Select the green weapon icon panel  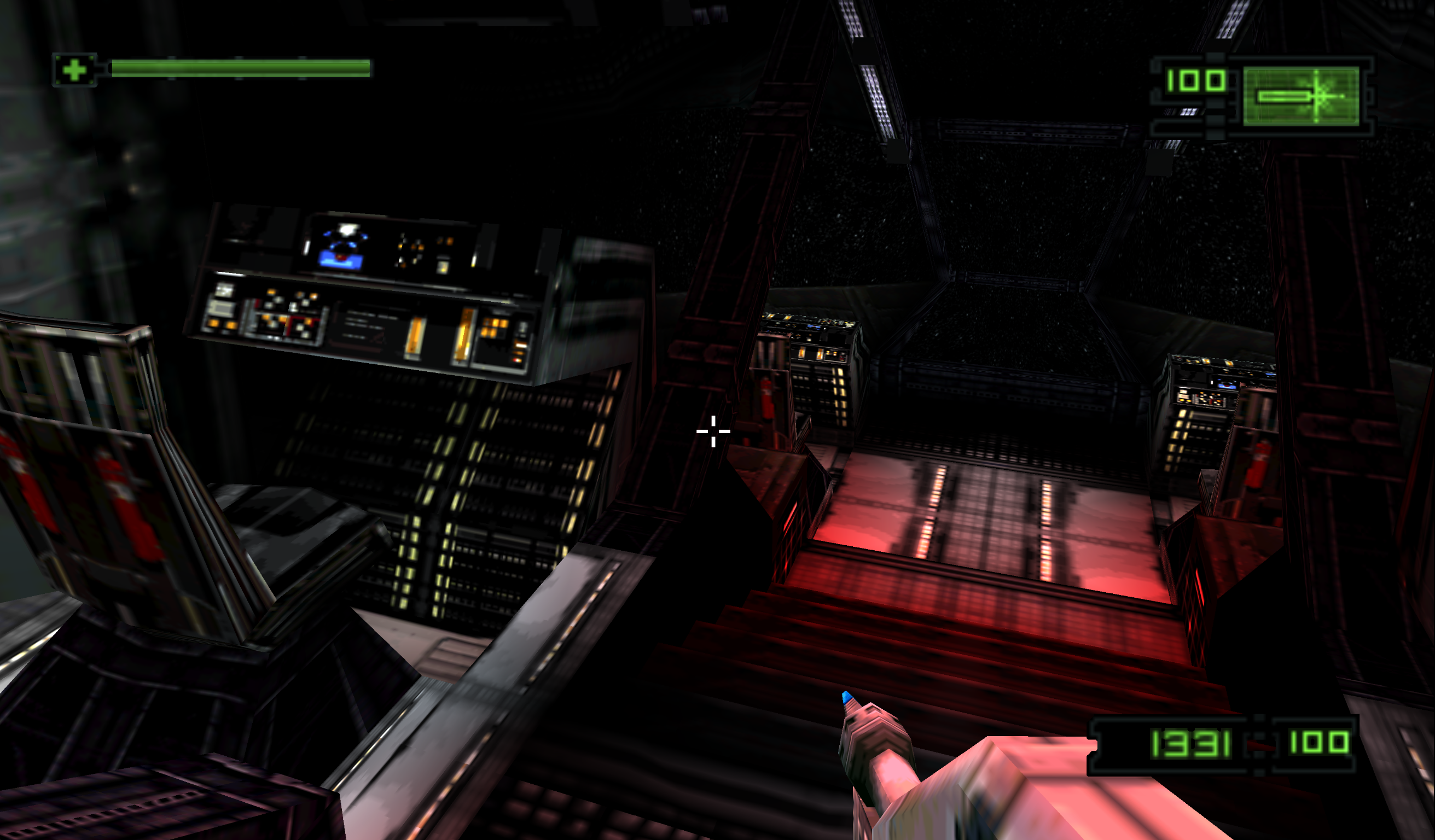pos(1300,96)
